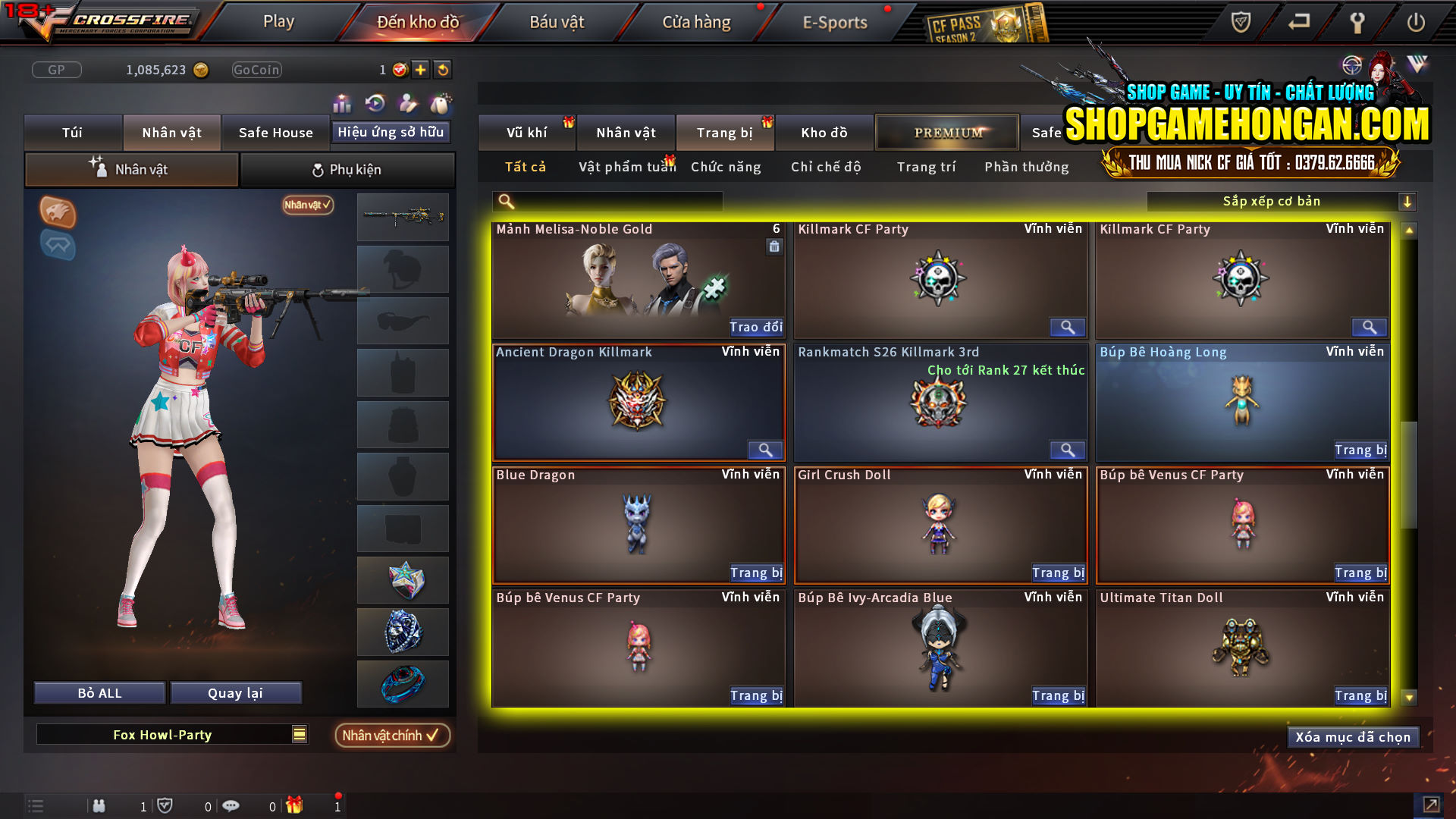Select the character edit icon near panel top
The height and width of the screenshot is (819, 1456).
[x=406, y=102]
